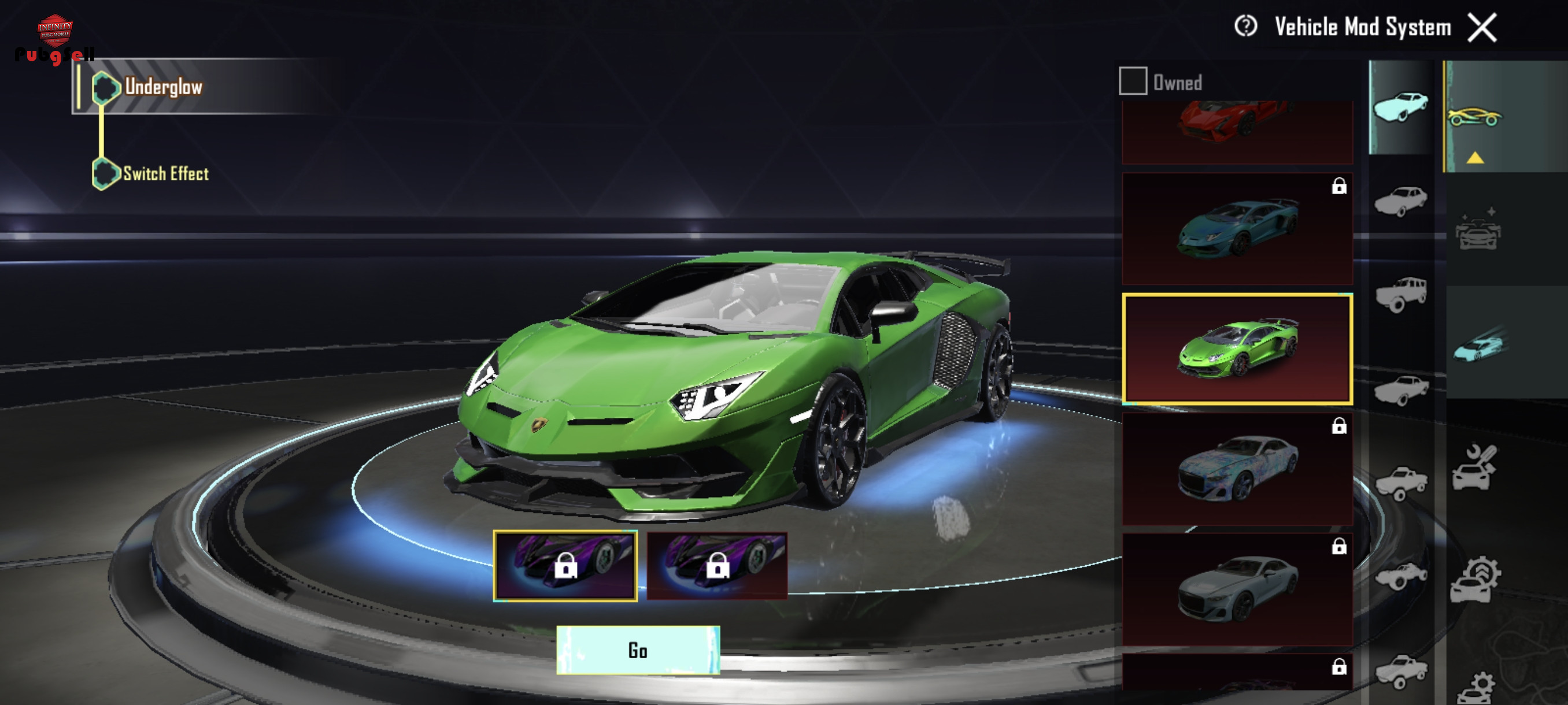Select the Underglow mod option
The width and height of the screenshot is (1568, 705).
coord(163,87)
